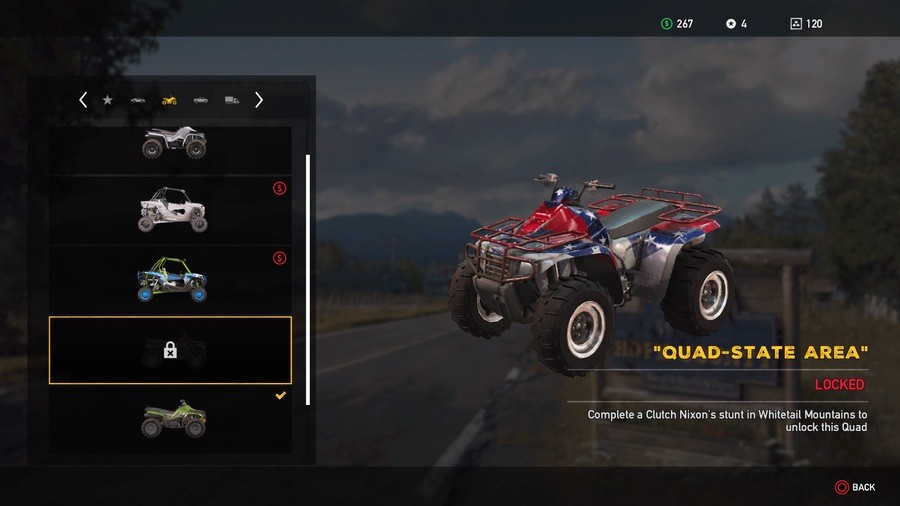The height and width of the screenshot is (506, 900).
Task: Click the vehicle list scrollbar
Action: coord(308,278)
